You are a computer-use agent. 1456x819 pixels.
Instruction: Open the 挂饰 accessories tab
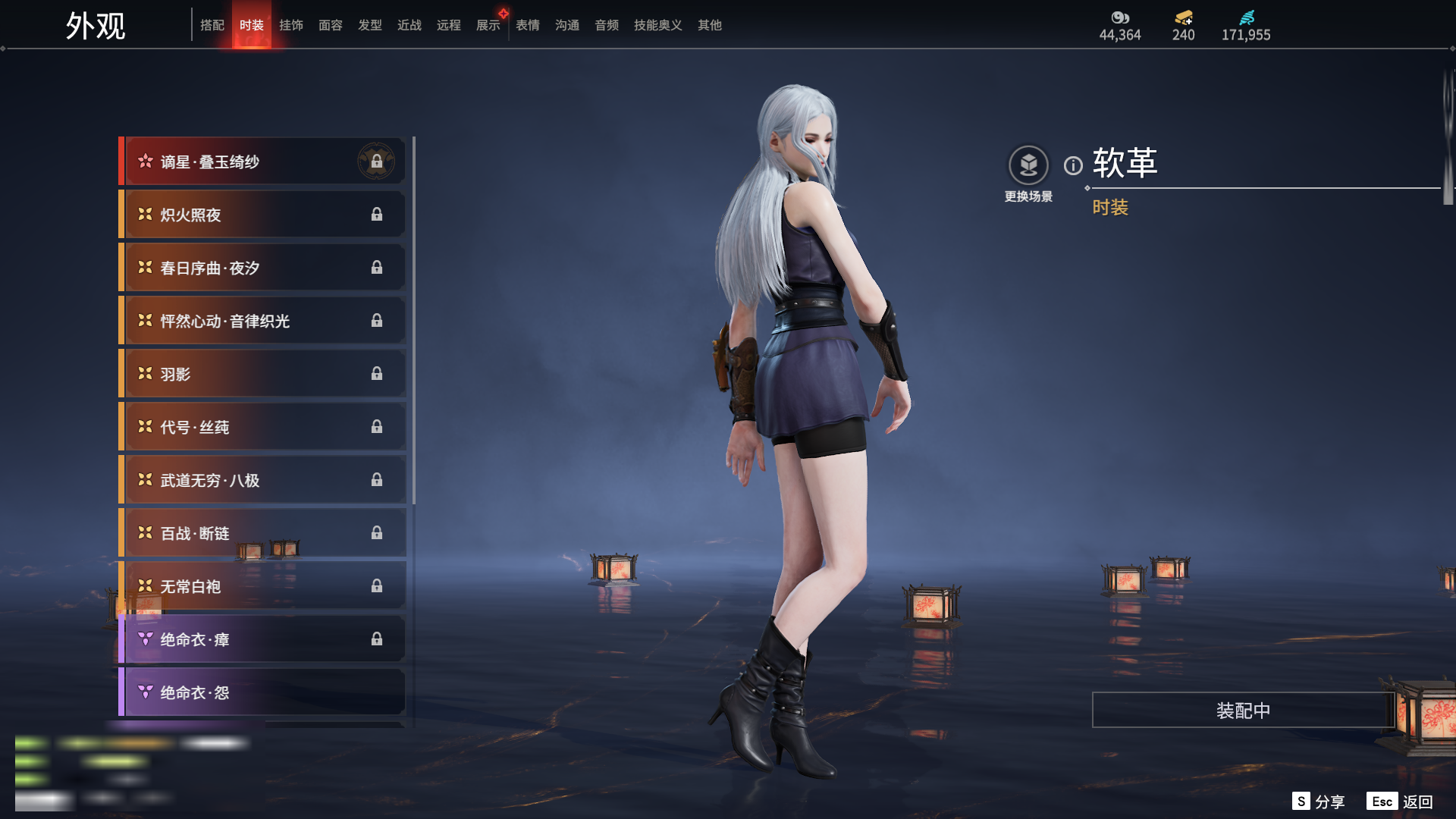[291, 25]
